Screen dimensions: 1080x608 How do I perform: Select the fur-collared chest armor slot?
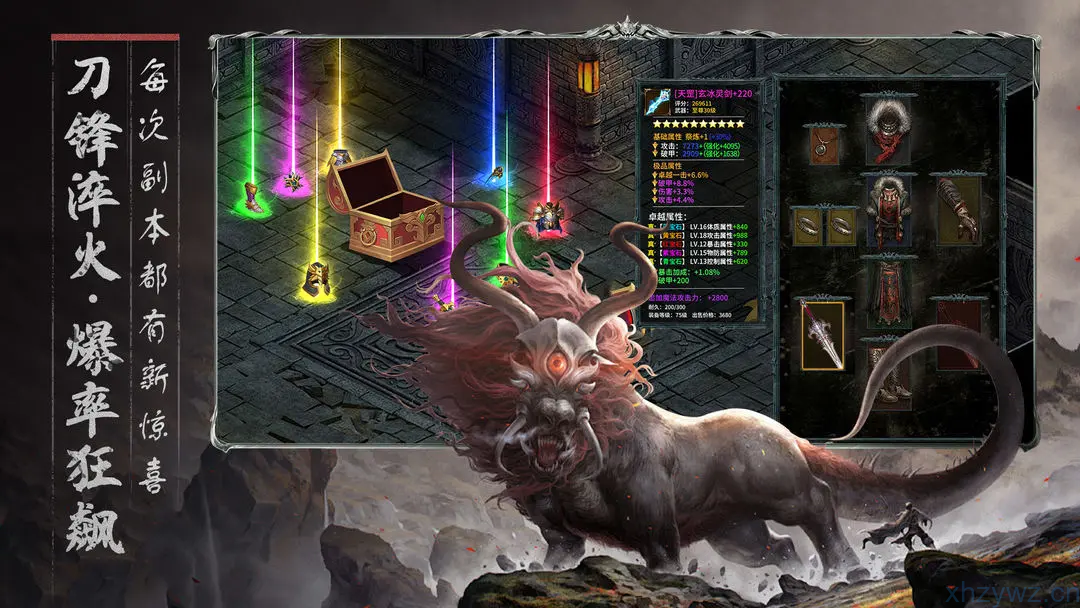(884, 212)
